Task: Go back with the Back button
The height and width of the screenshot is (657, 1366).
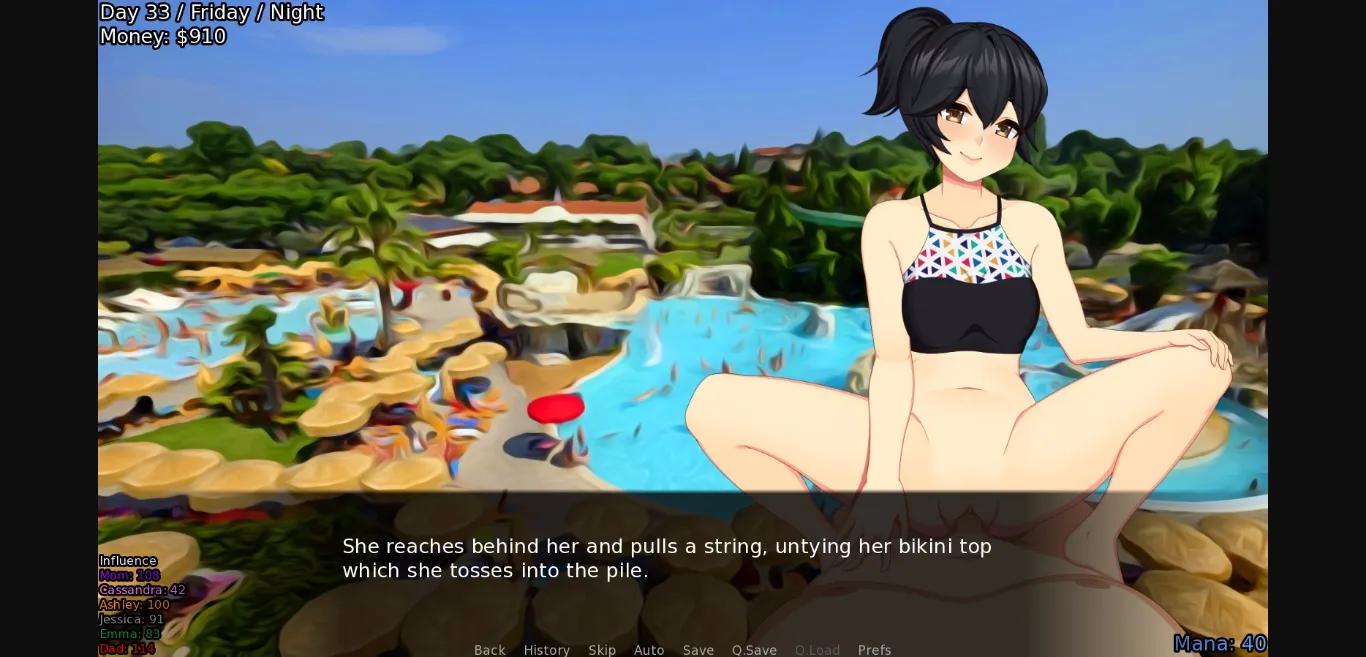Action: pyautogui.click(x=489, y=650)
